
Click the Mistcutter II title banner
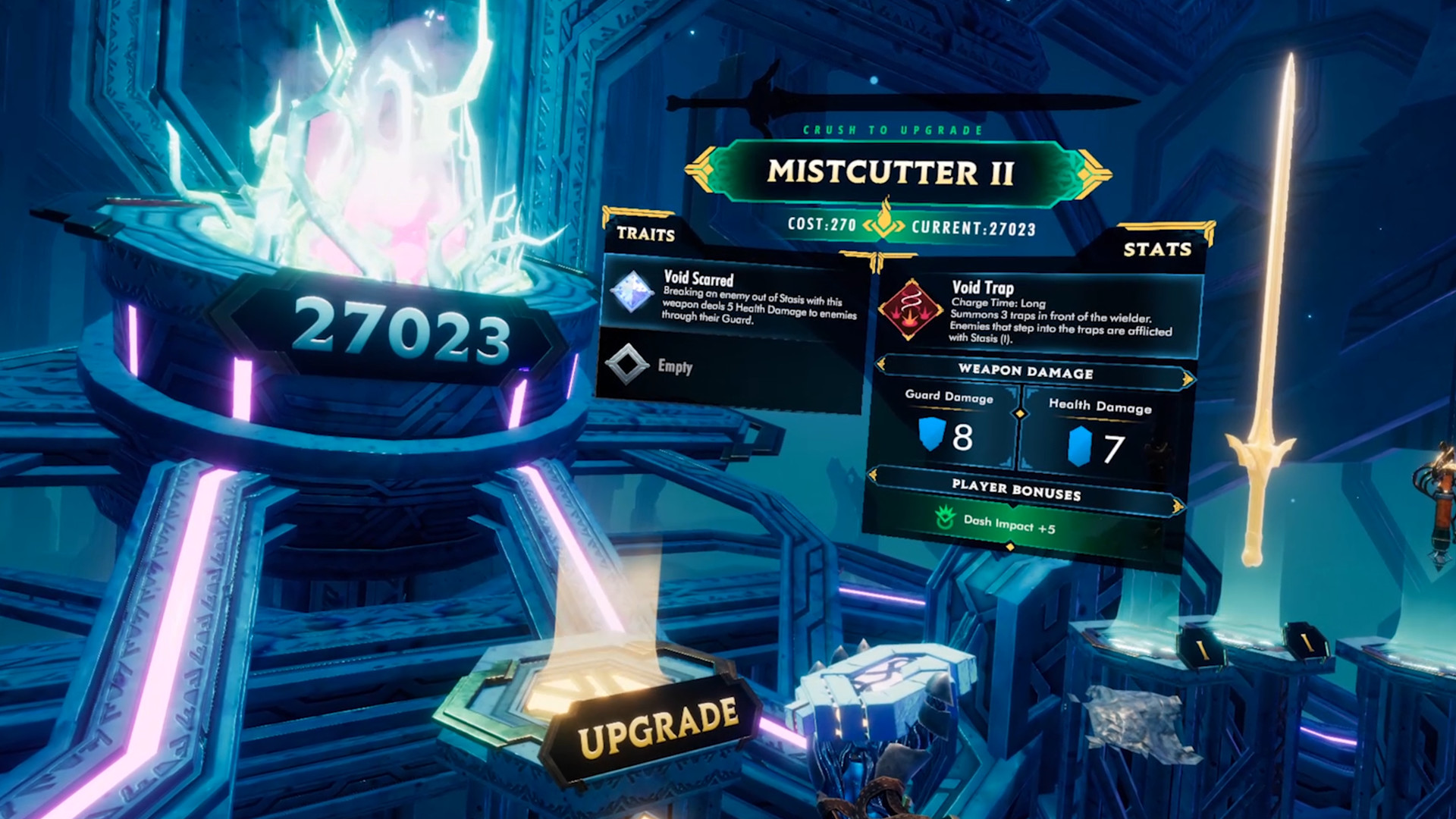(x=890, y=173)
